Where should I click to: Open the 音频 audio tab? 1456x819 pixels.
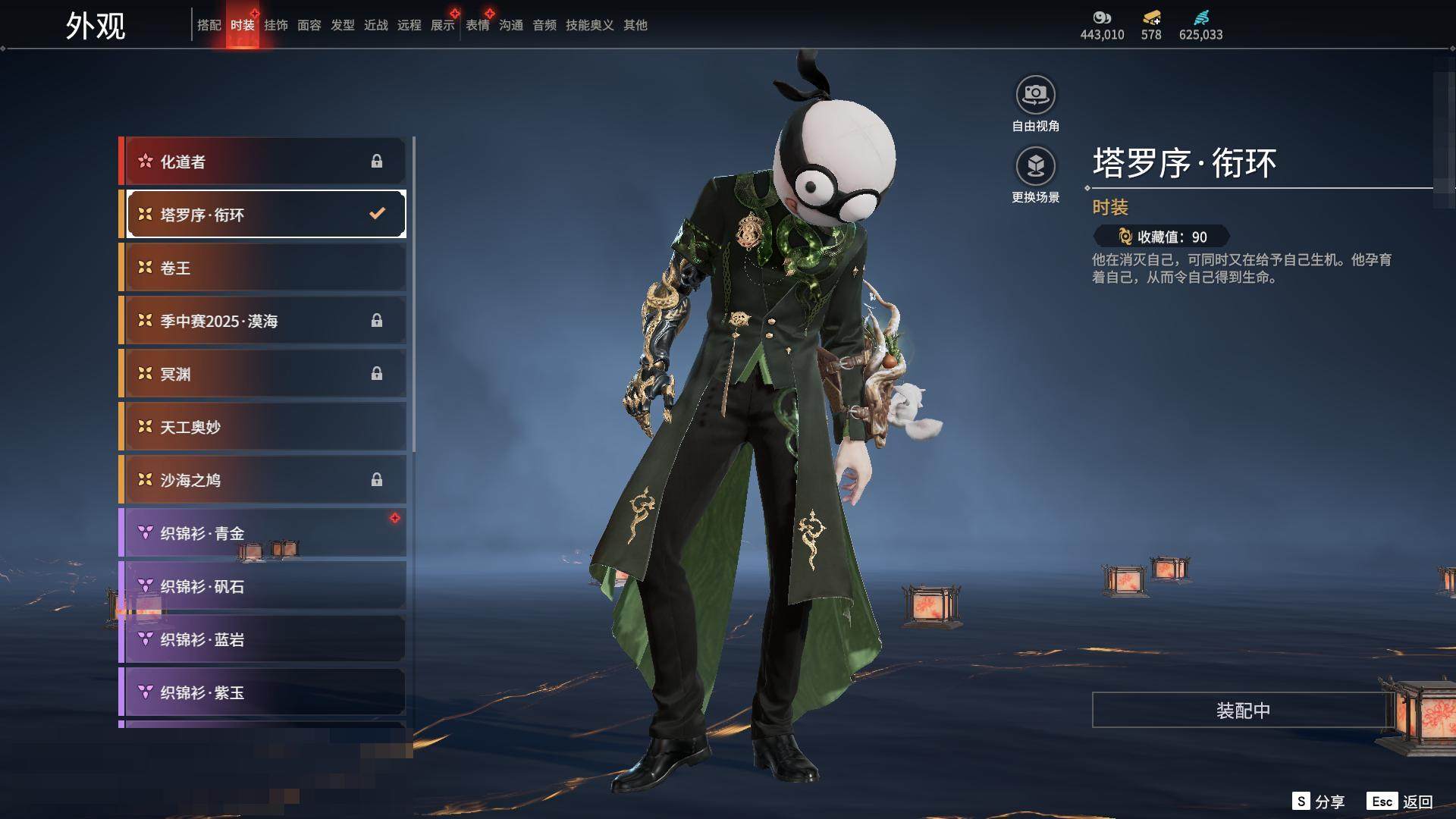(x=544, y=25)
